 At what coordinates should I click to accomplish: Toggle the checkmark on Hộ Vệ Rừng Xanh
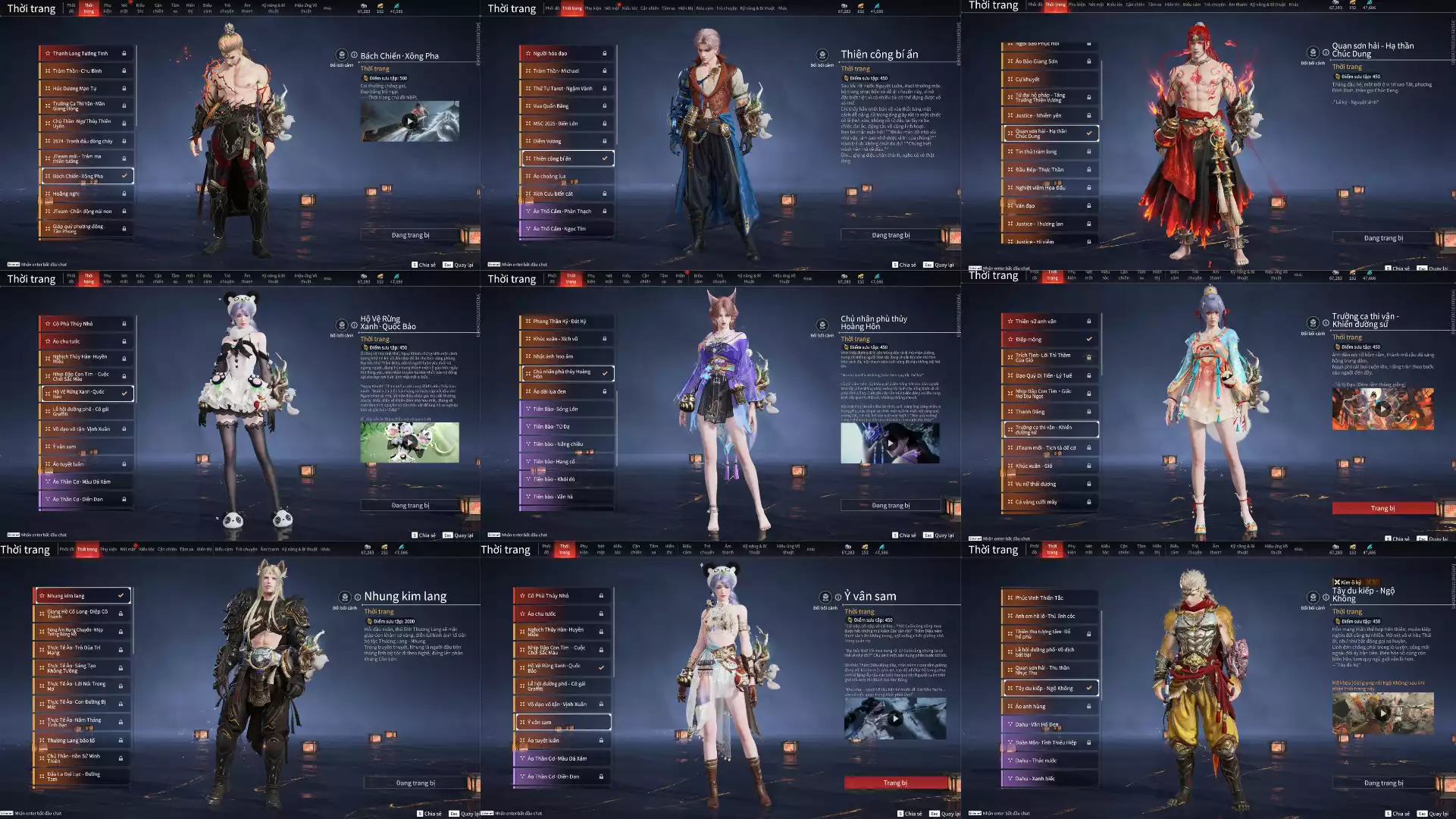125,393
